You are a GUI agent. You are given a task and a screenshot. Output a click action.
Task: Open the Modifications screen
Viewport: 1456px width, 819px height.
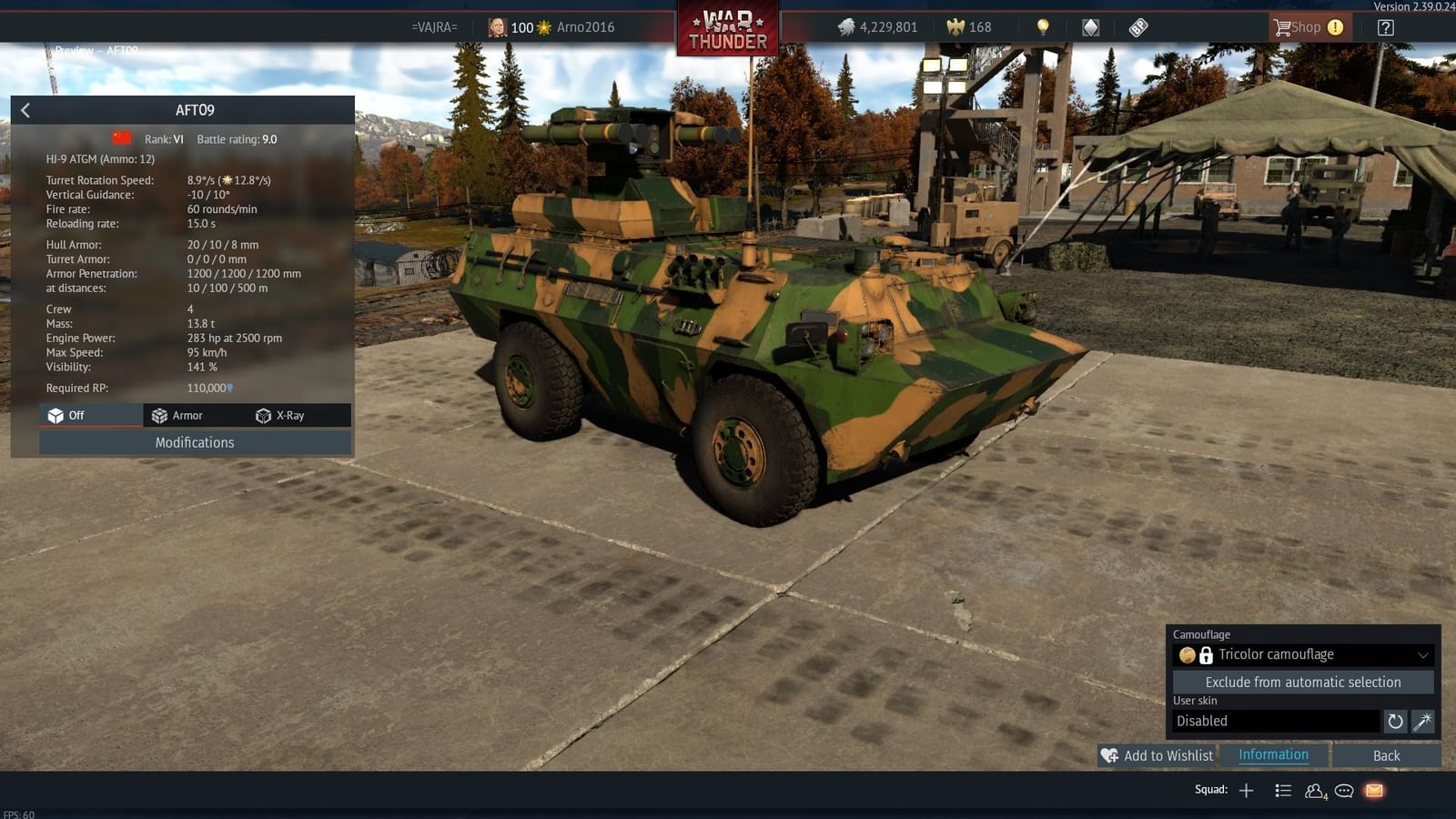(x=194, y=442)
